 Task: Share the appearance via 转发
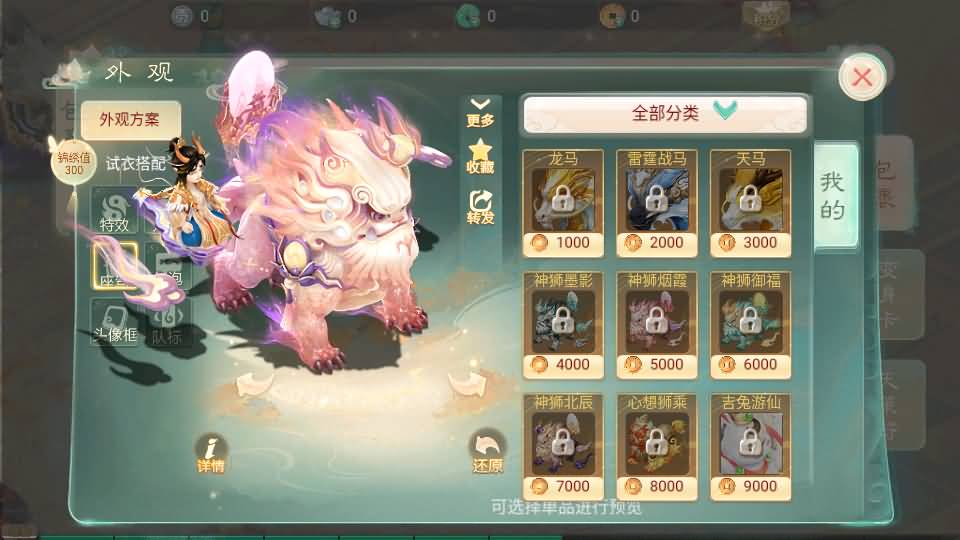tap(481, 207)
